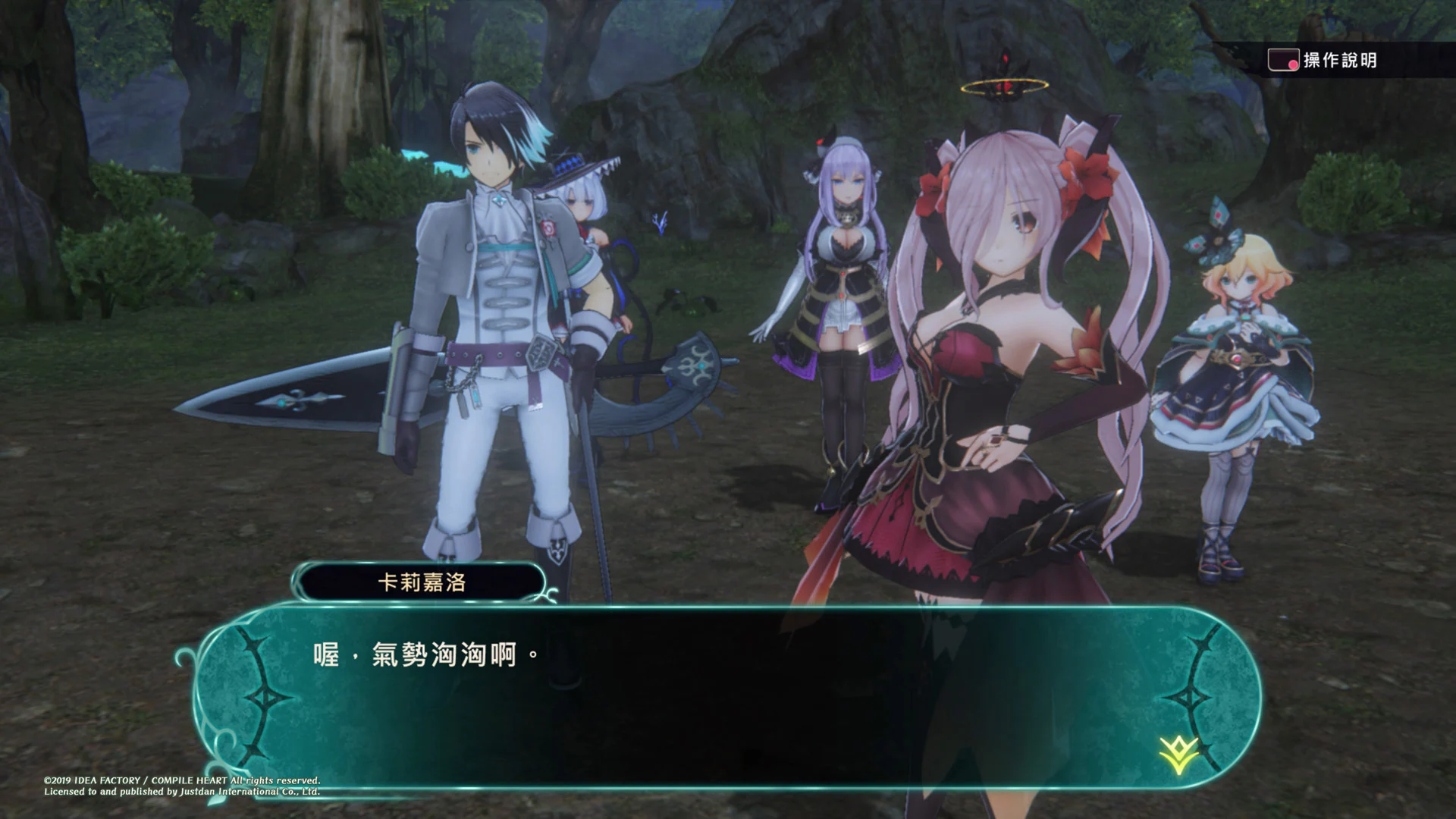Click the dialogue text 喔，氣勢洶洶啊。
This screenshot has width=1456, height=819.
click(x=425, y=654)
